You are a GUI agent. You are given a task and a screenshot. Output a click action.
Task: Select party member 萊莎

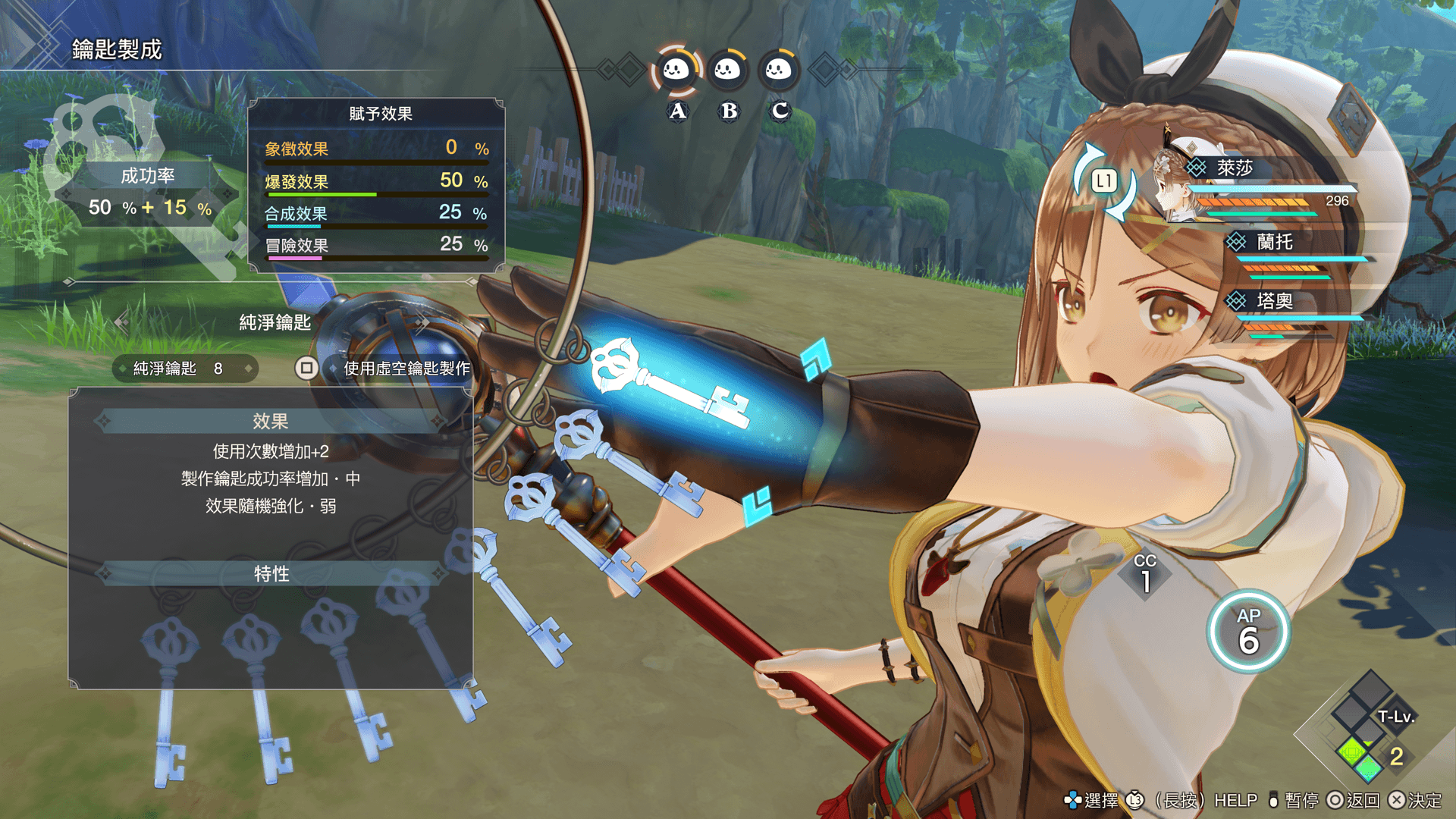point(1235,168)
